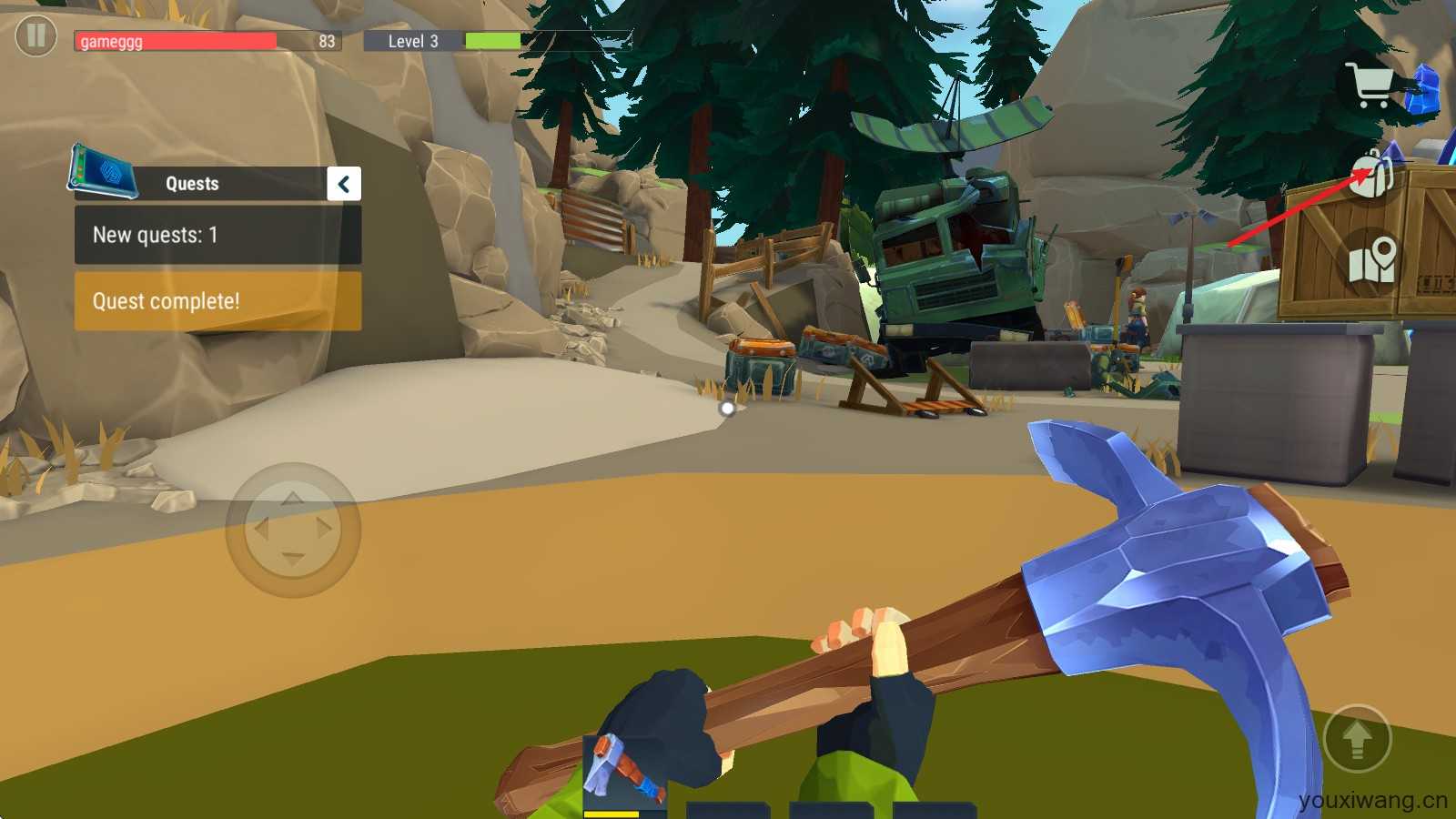This screenshot has width=1456, height=819.
Task: Tap the jump arrow button
Action: click(1357, 739)
